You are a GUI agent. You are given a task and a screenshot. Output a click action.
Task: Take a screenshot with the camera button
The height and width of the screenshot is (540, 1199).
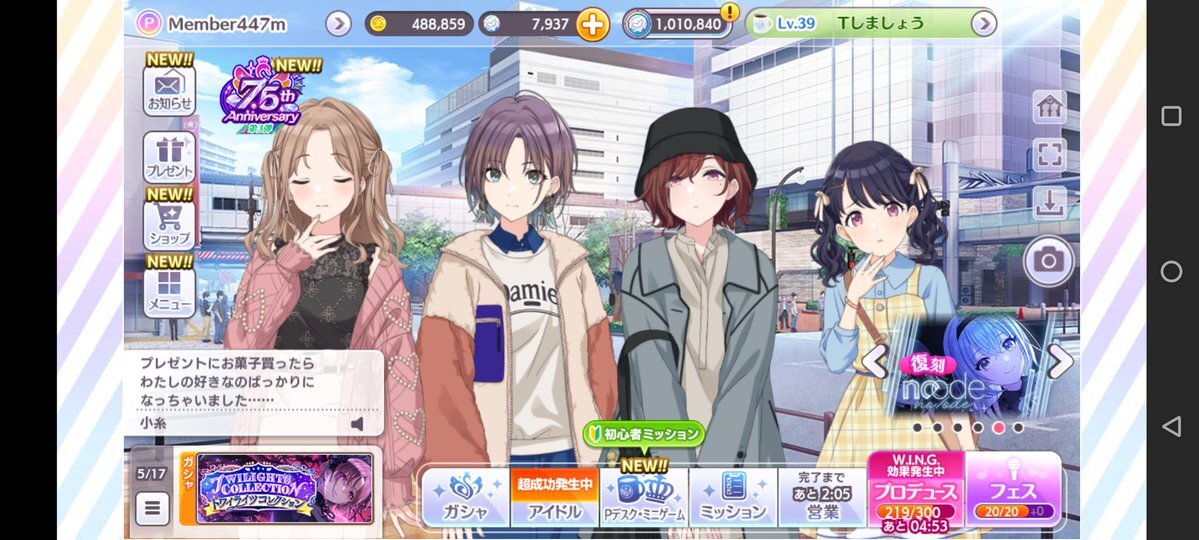point(1048,261)
